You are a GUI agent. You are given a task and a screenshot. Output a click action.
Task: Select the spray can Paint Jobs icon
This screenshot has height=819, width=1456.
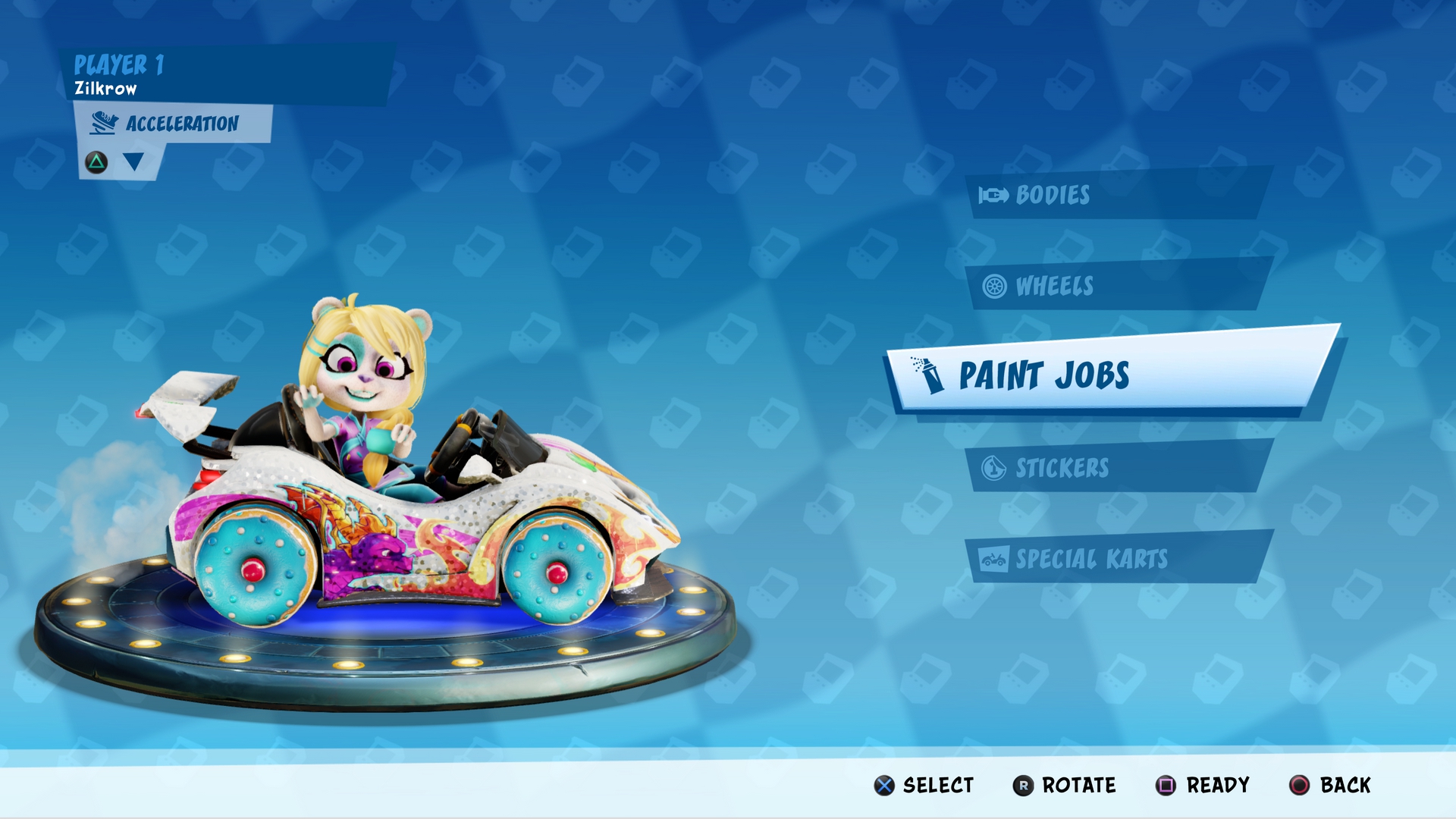coord(929,377)
